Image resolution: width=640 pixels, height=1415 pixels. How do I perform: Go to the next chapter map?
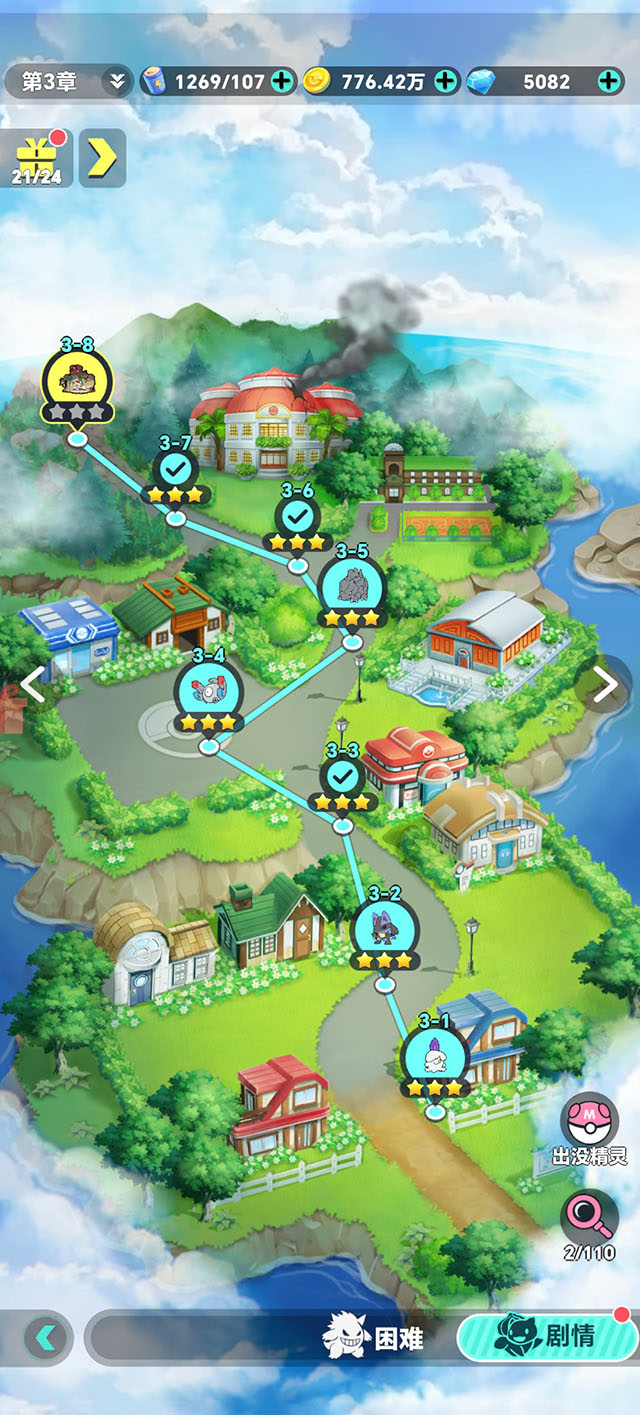pyautogui.click(x=606, y=684)
